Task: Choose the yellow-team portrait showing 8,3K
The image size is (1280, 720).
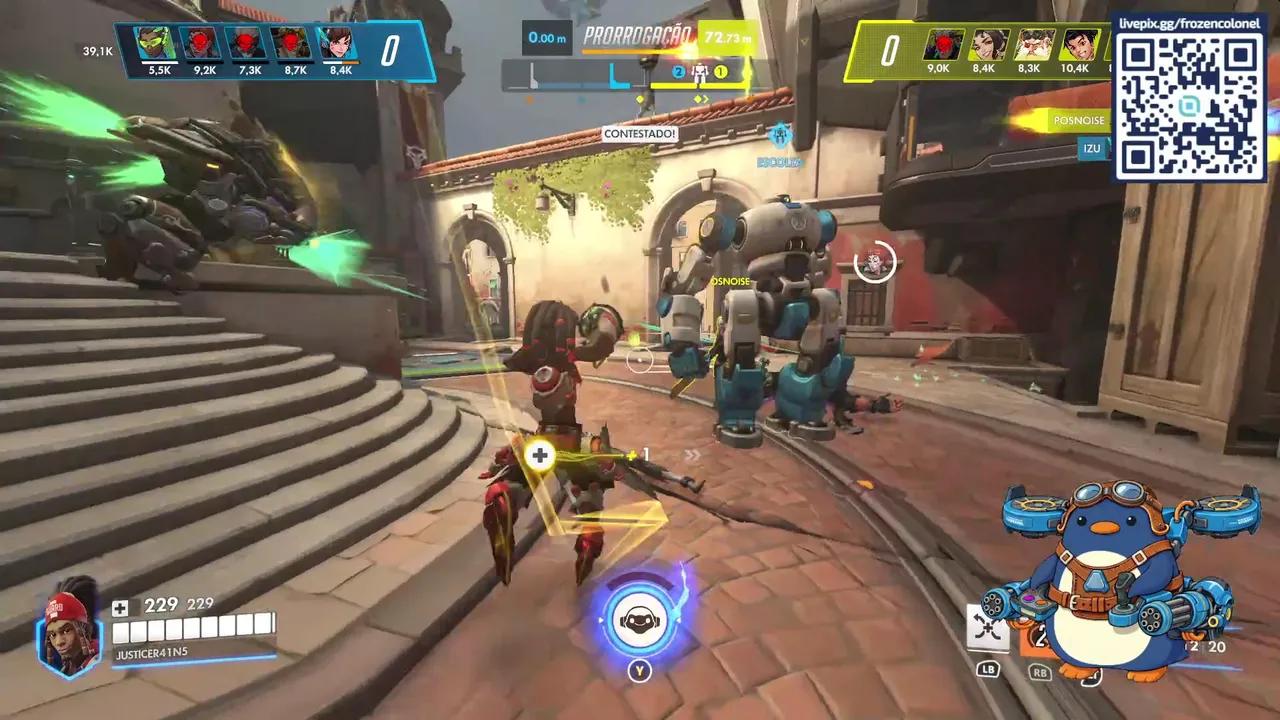Action: (x=1034, y=46)
